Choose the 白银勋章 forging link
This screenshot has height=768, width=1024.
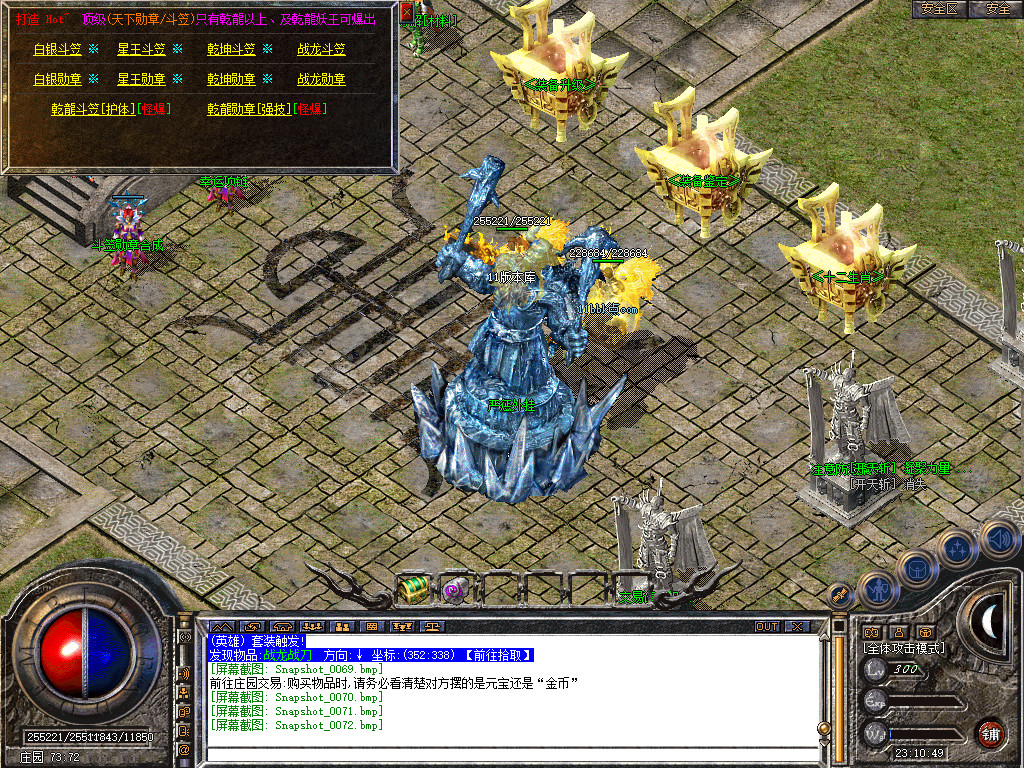(x=58, y=79)
